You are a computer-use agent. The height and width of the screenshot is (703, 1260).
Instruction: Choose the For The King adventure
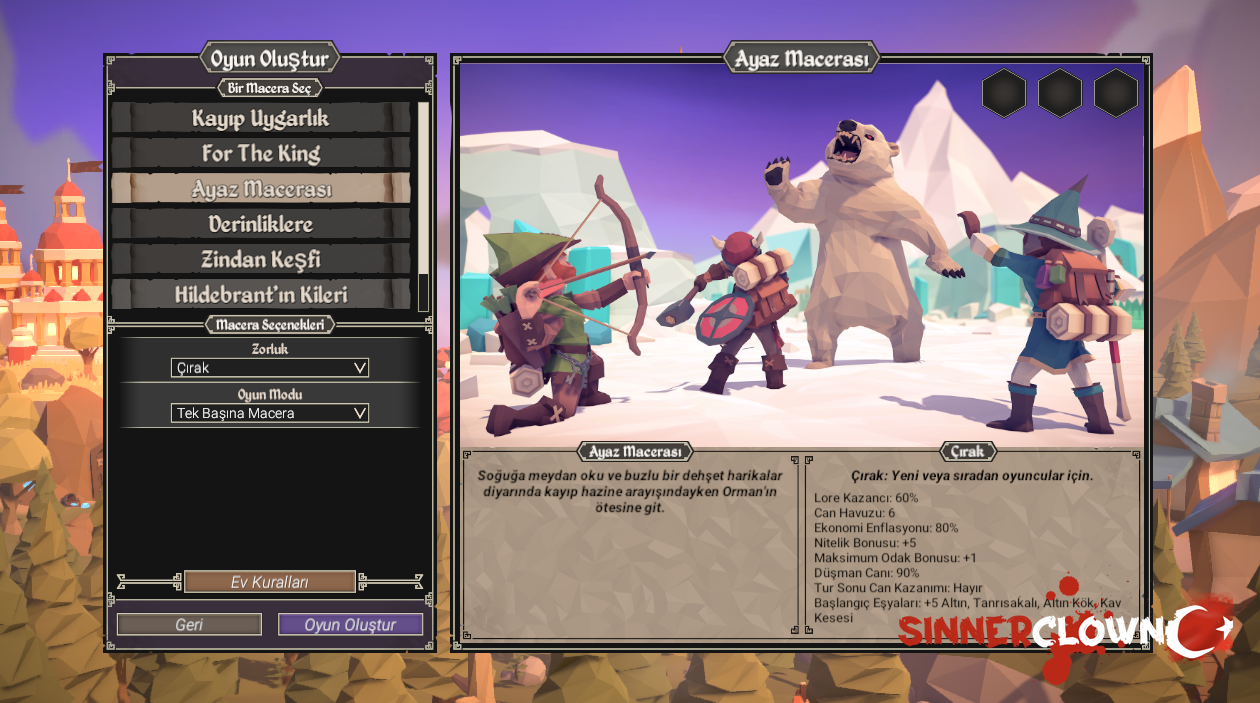[260, 153]
